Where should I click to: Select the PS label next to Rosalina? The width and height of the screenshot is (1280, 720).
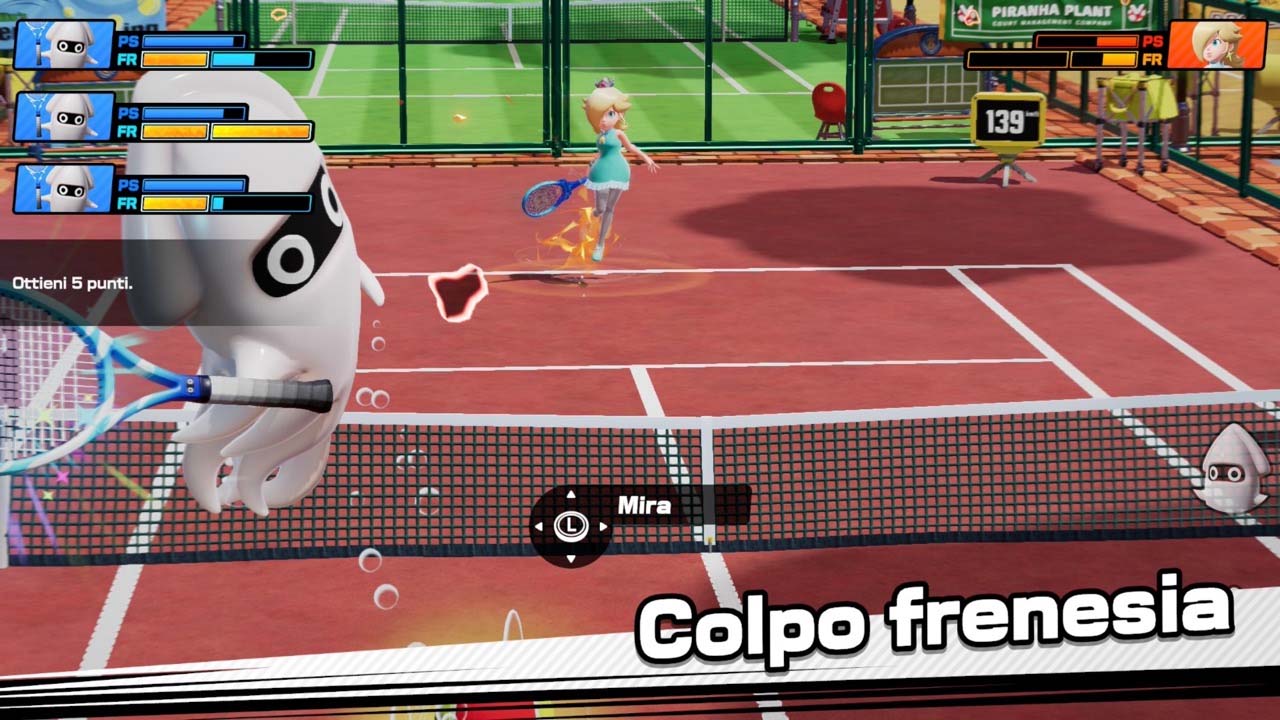tap(1154, 43)
